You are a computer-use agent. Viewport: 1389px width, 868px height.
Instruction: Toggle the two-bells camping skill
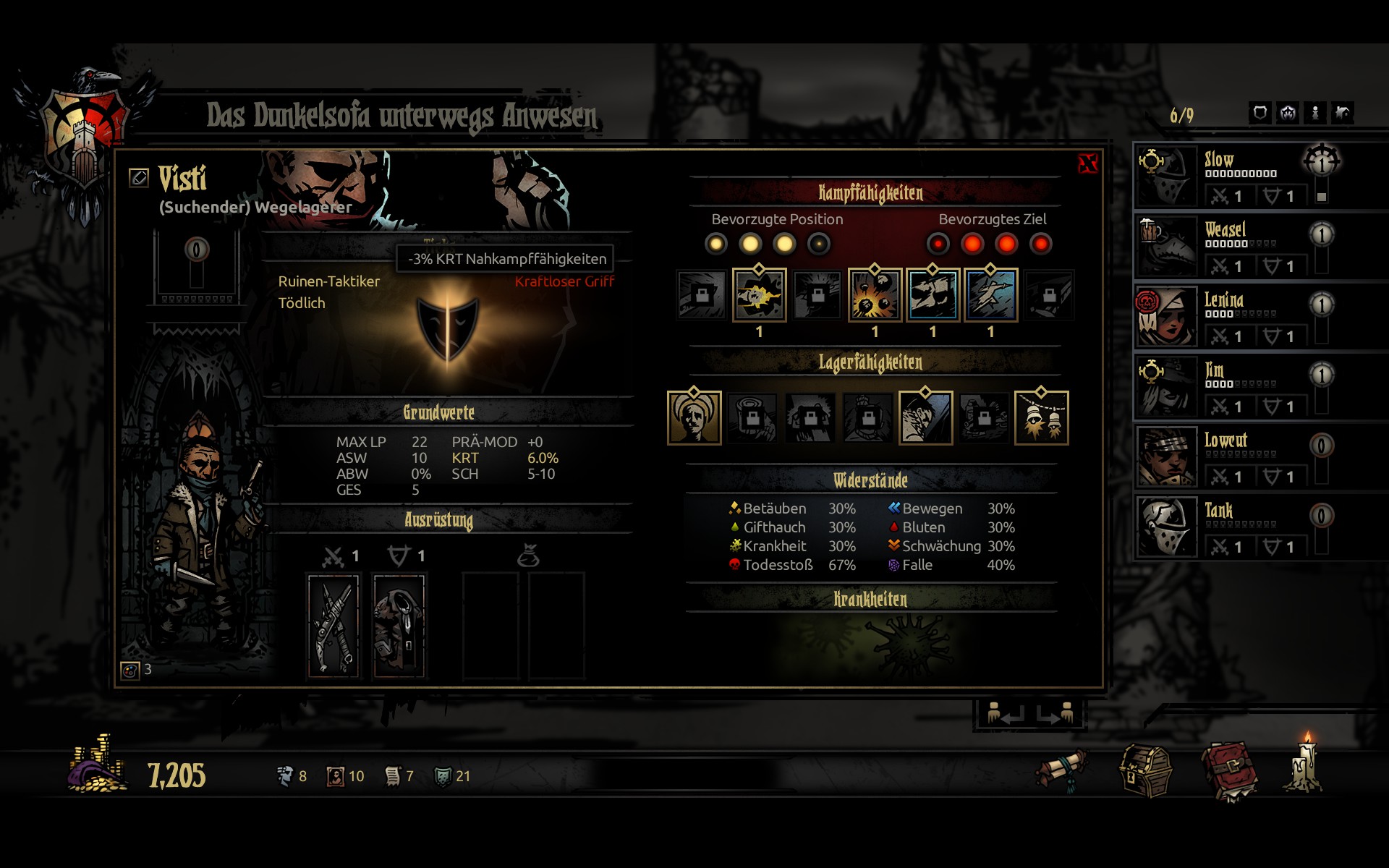(x=1041, y=418)
